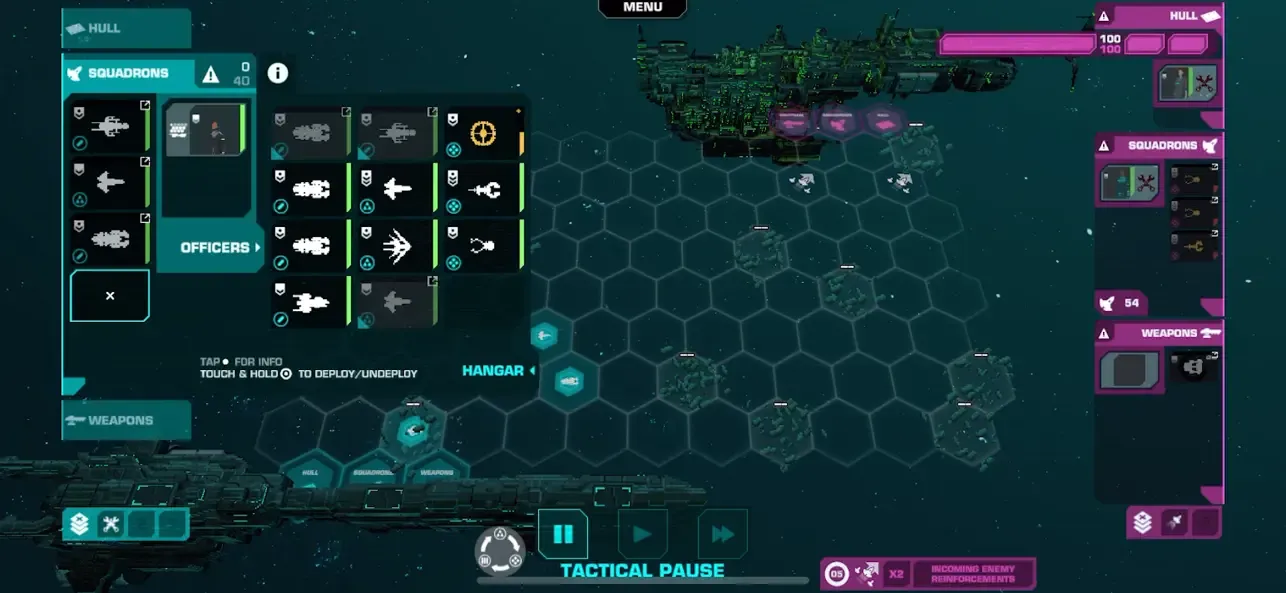This screenshot has width=1286, height=593.
Task: Show squadron info with the i icon
Action: 278,73
